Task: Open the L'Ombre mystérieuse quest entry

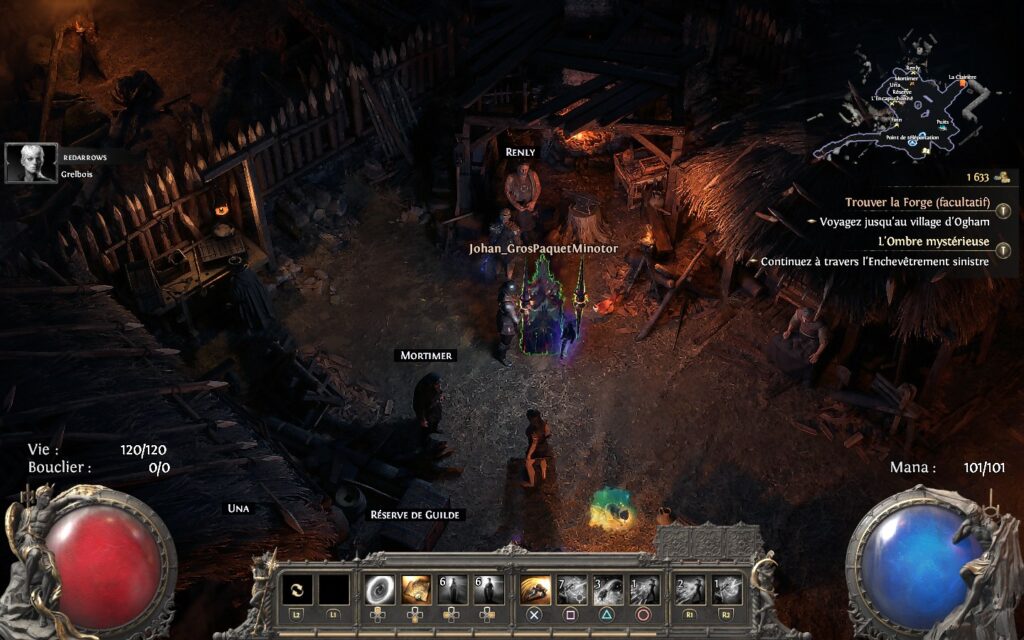Action: click(x=933, y=242)
